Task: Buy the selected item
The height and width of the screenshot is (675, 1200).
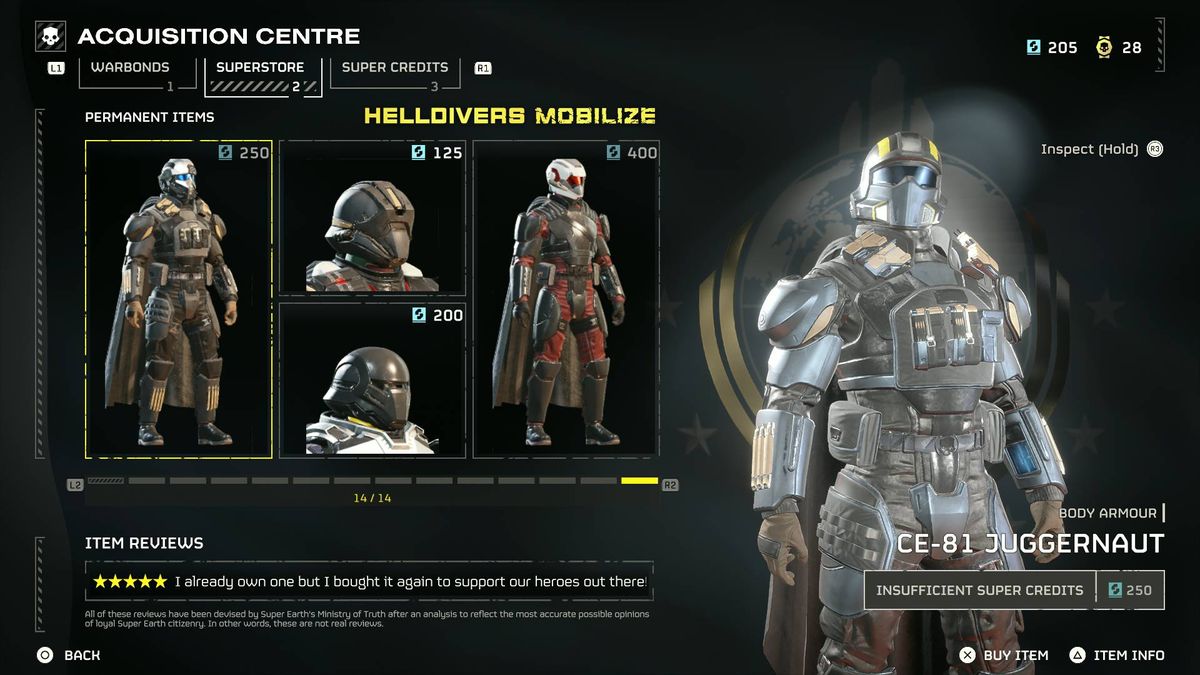Action: (x=1004, y=655)
